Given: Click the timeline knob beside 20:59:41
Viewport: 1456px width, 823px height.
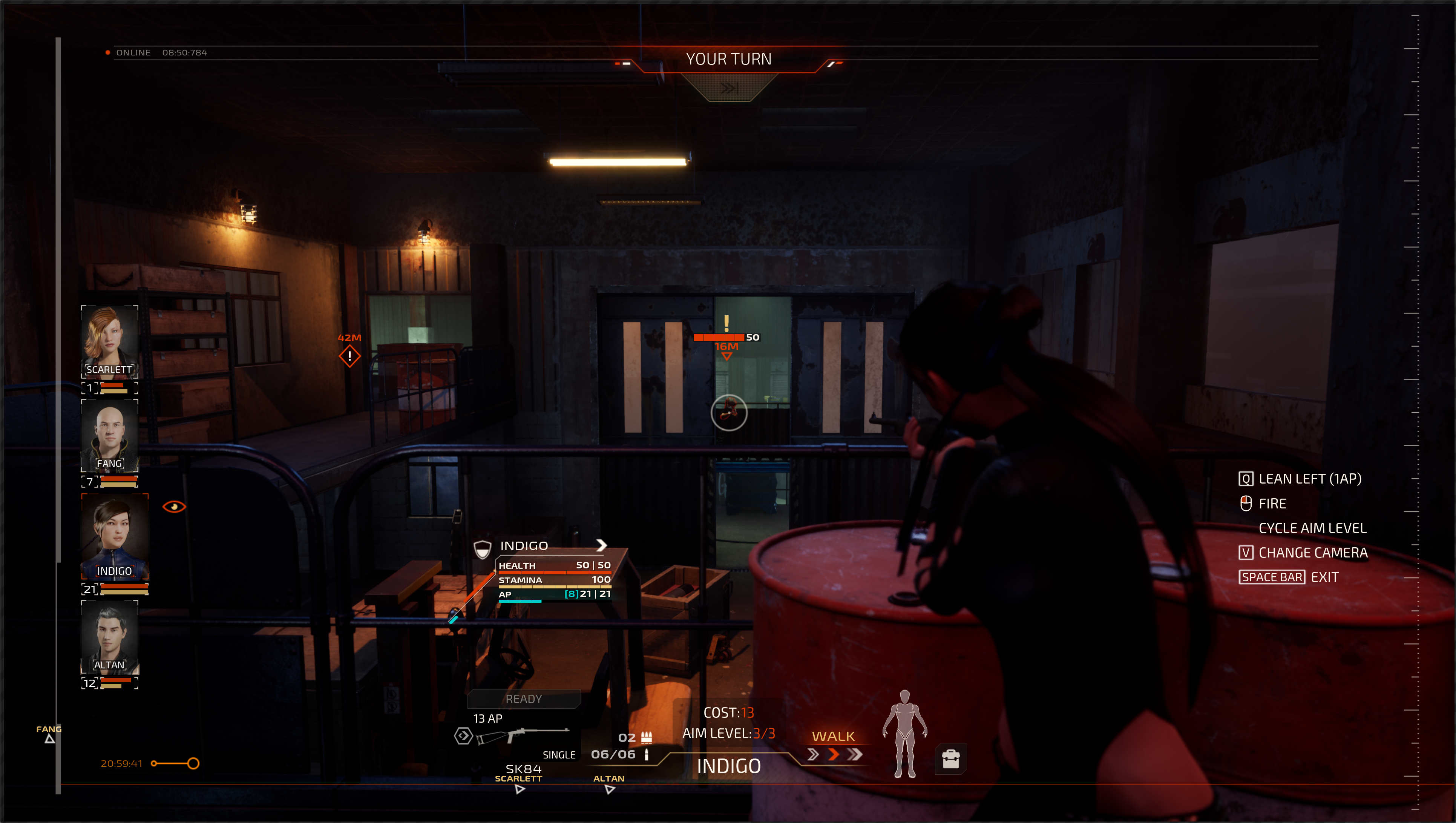Looking at the screenshot, I should pyautogui.click(x=193, y=764).
